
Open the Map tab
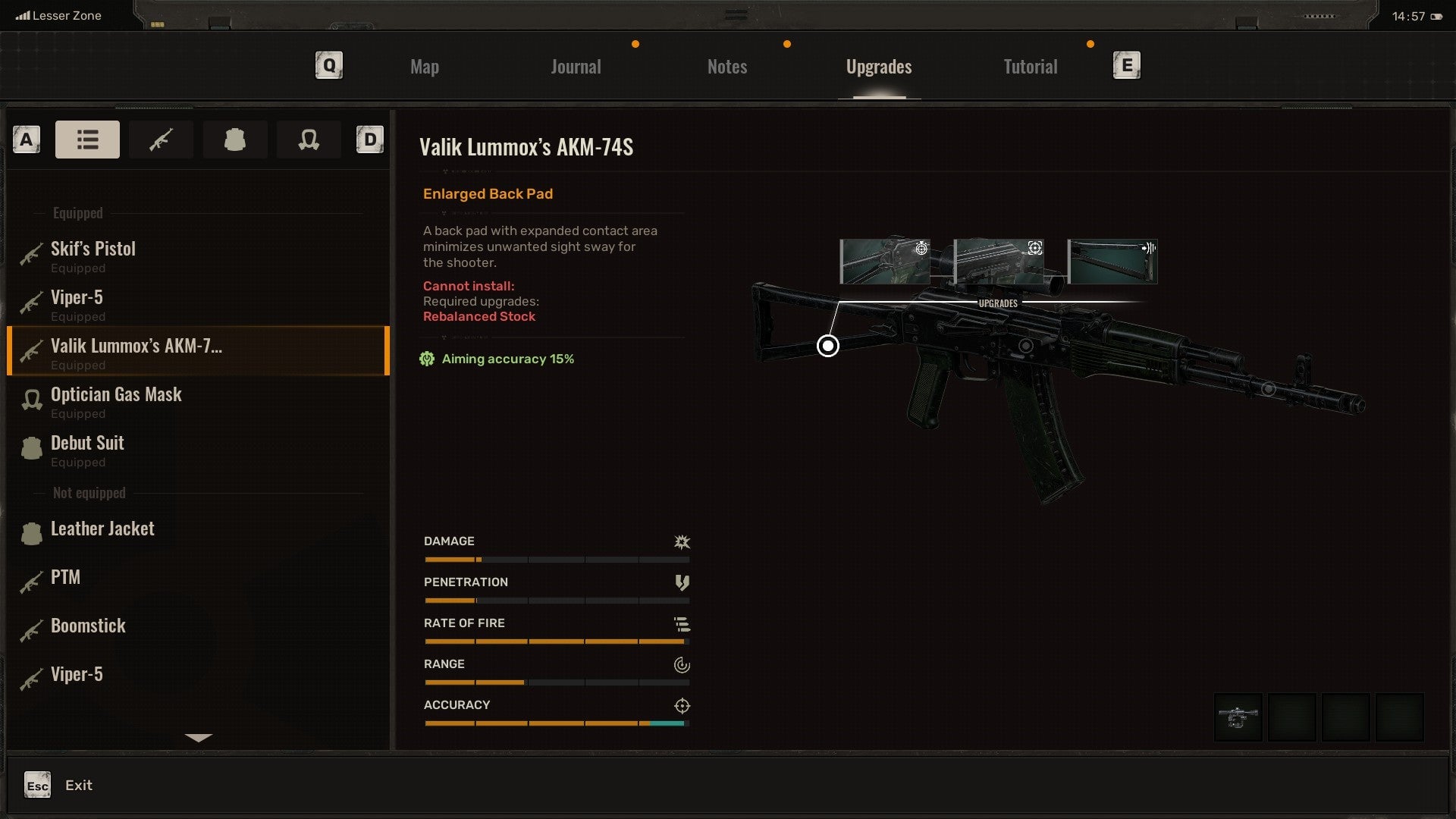(x=424, y=67)
